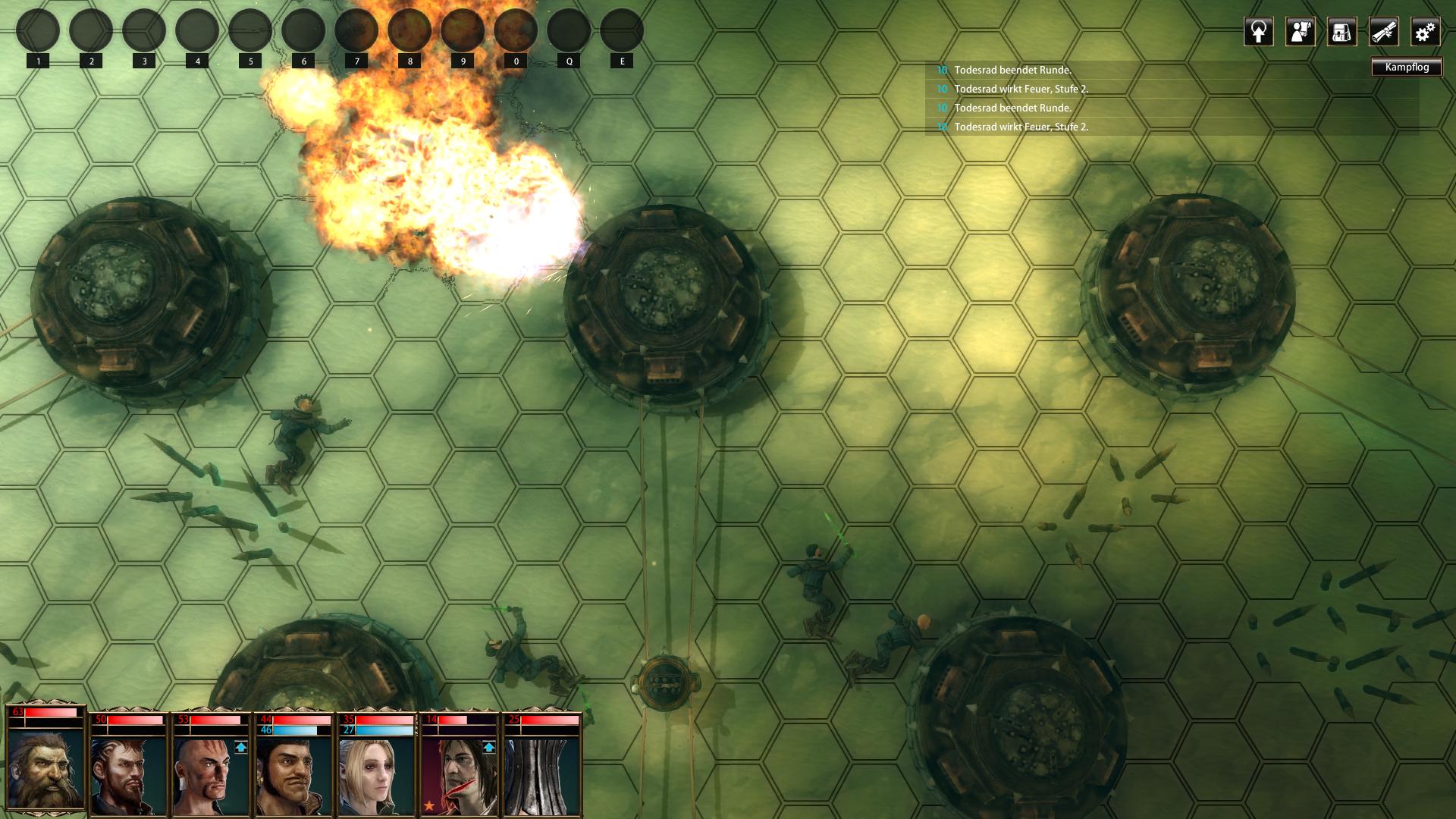The height and width of the screenshot is (819, 1456).
Task: Select the braided-hair bearded man portrait
Action: click(x=127, y=775)
